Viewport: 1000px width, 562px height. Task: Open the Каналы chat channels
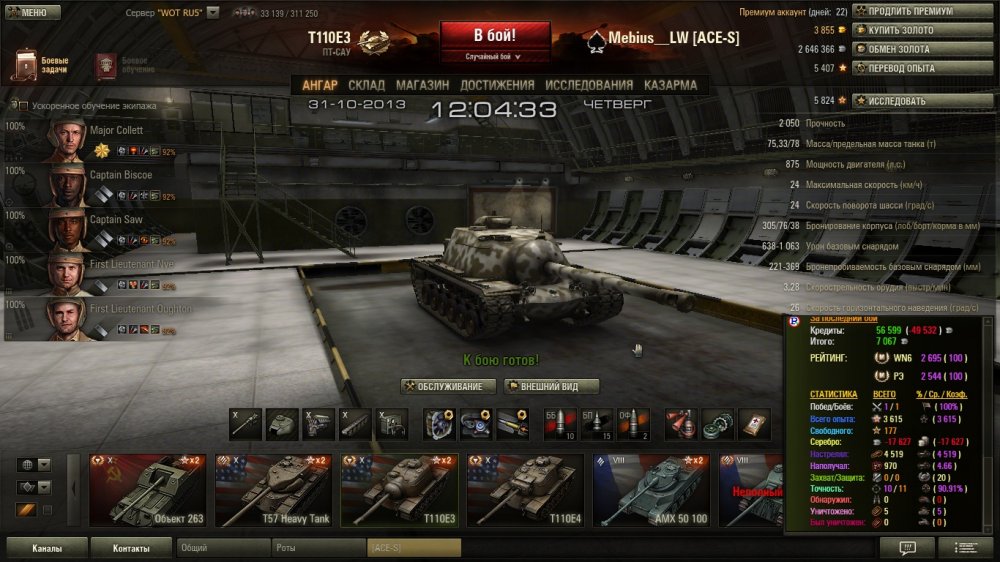[x=46, y=548]
